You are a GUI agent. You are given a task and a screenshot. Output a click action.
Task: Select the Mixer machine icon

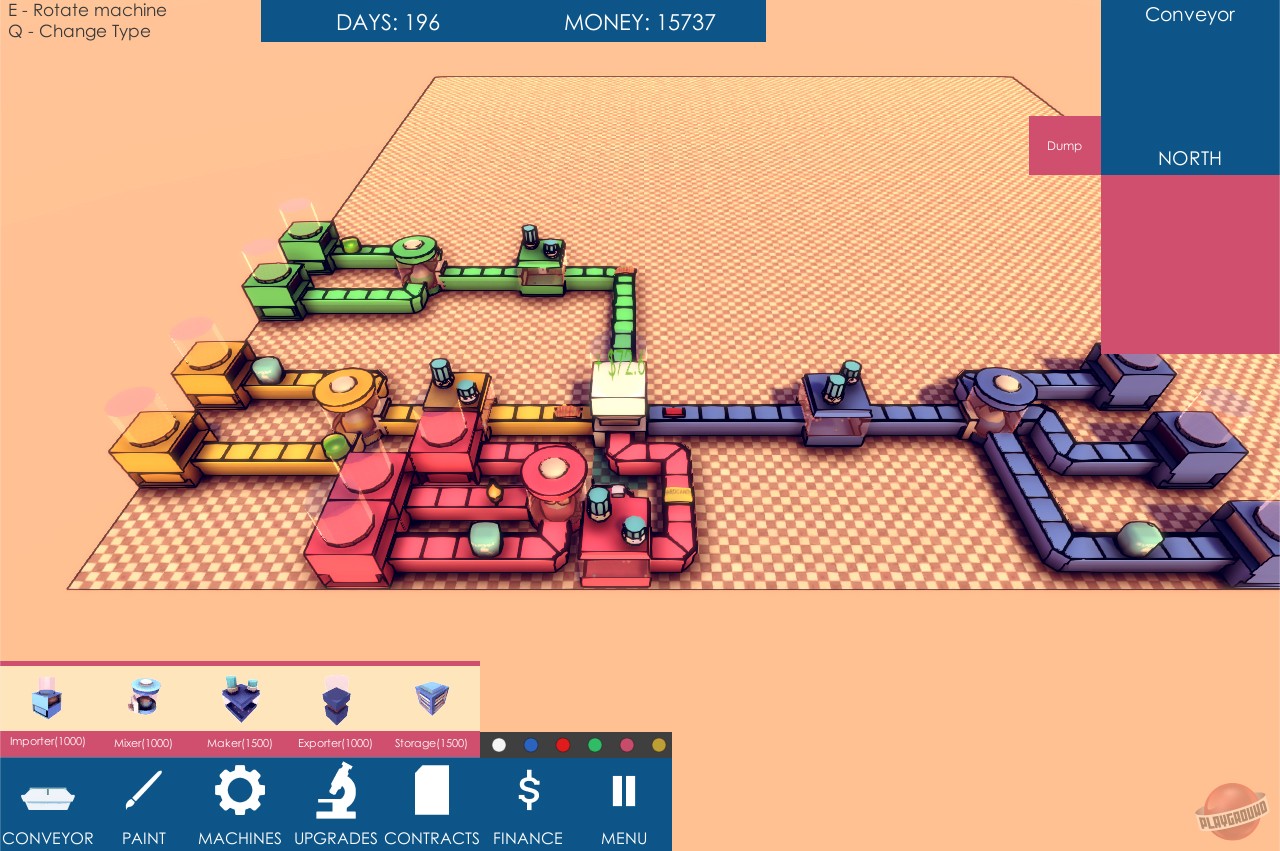point(143,699)
